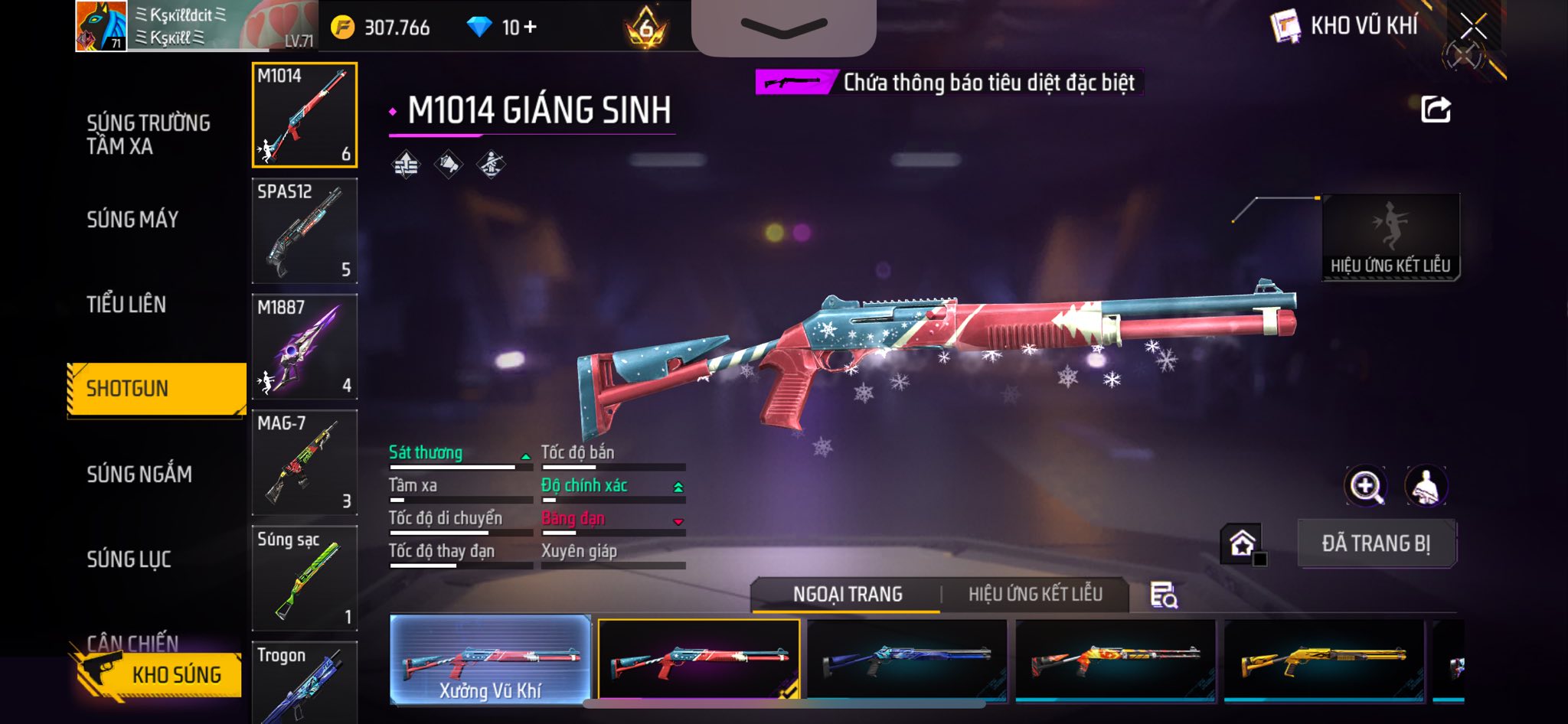Open the SÚNG MÁY category
The height and width of the screenshot is (724, 1568).
tap(132, 220)
